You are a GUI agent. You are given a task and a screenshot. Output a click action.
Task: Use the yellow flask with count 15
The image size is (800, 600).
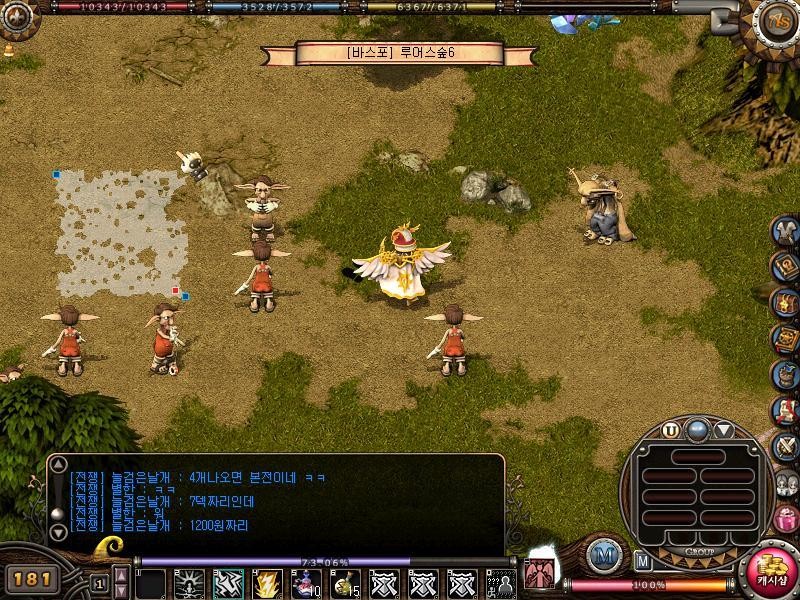344,583
